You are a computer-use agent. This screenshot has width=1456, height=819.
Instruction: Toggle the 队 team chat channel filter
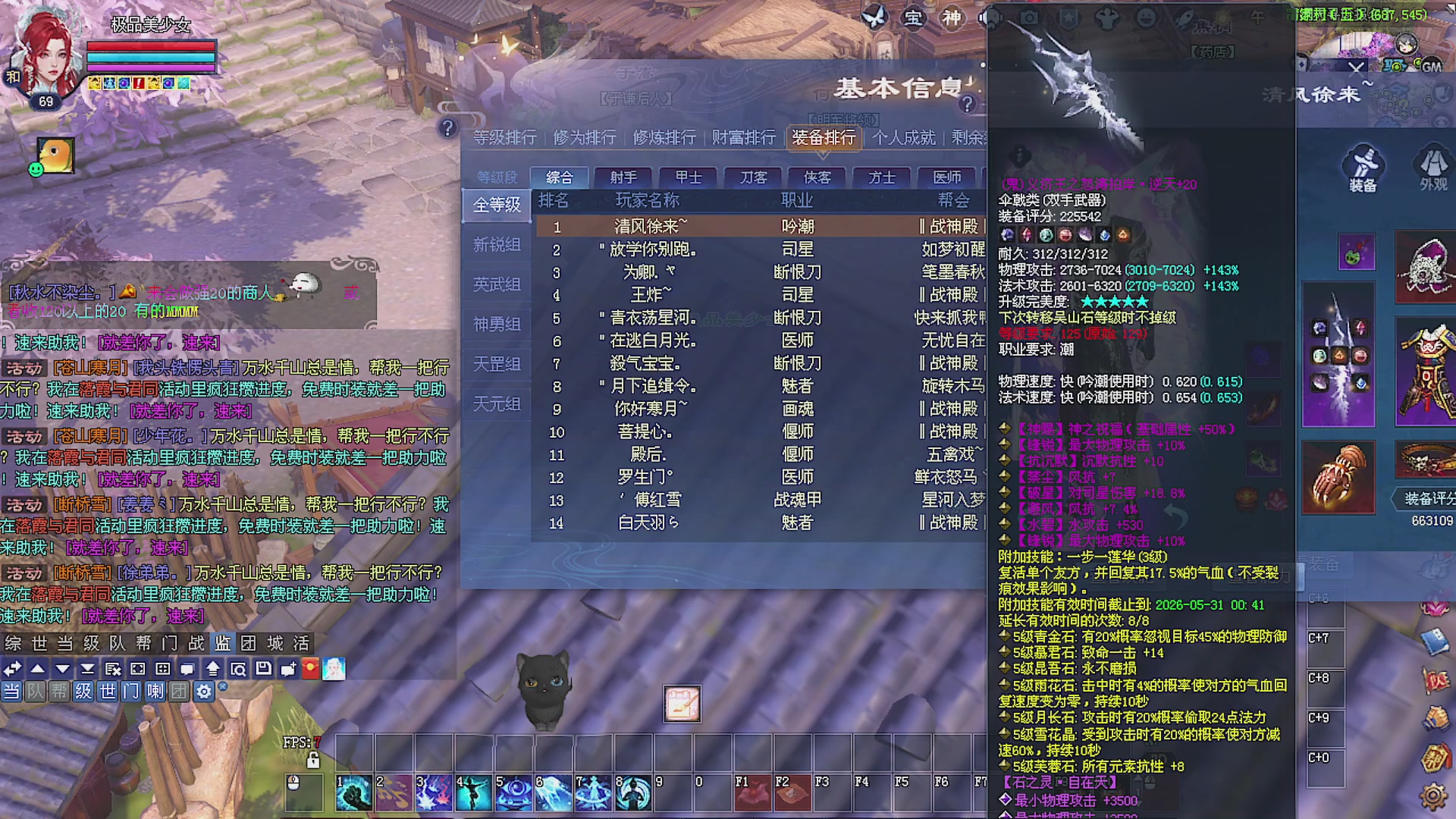[36, 692]
